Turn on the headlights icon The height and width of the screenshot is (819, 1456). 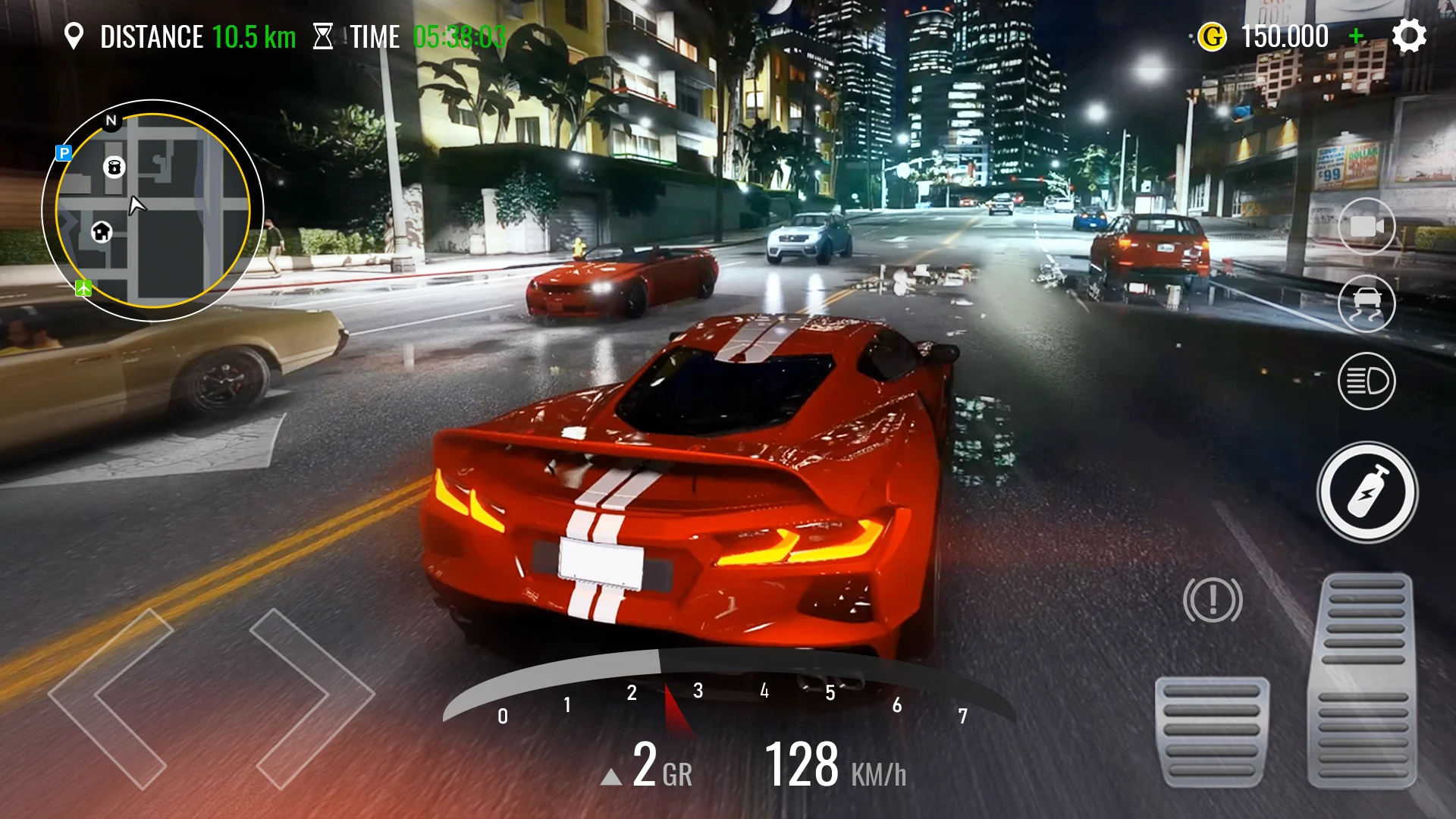(x=1367, y=380)
